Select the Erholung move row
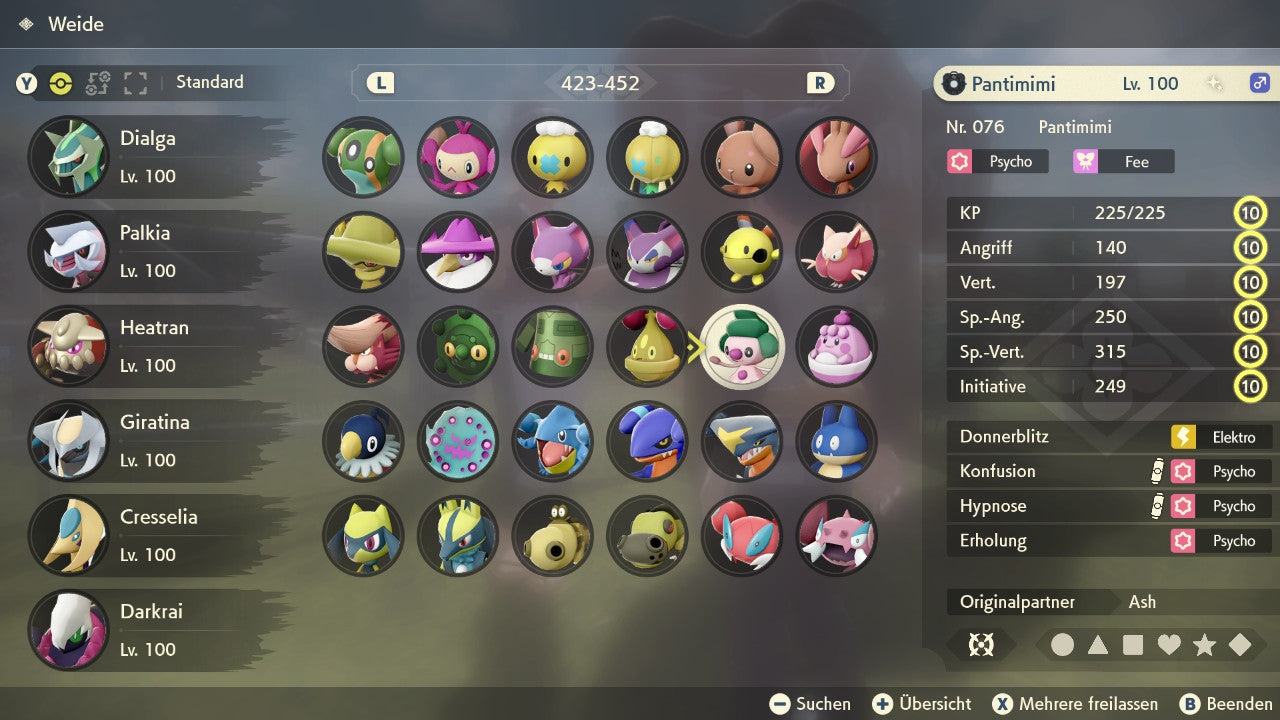 (x=1110, y=541)
